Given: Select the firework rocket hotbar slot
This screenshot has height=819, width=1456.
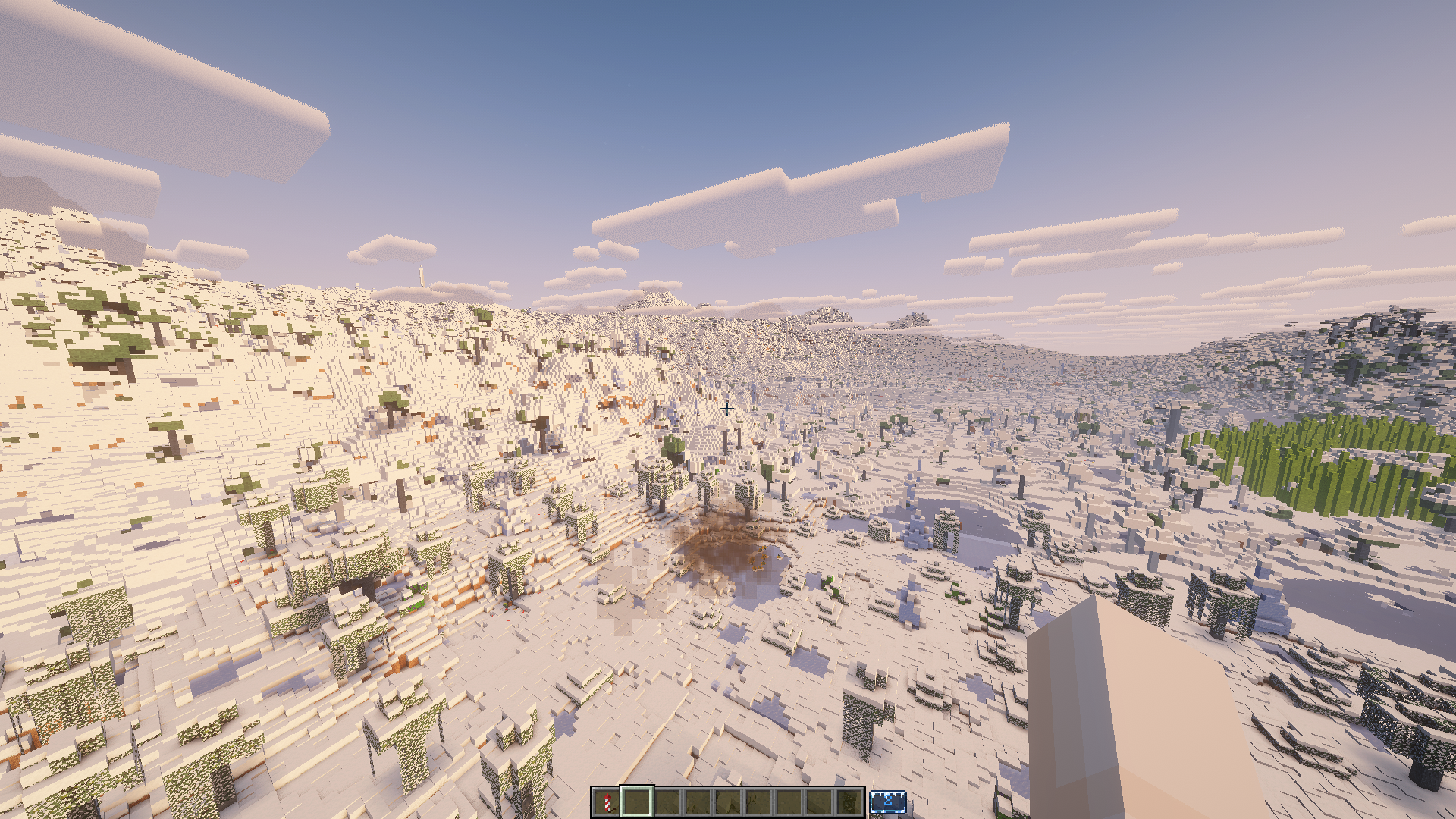Looking at the screenshot, I should 606,801.
